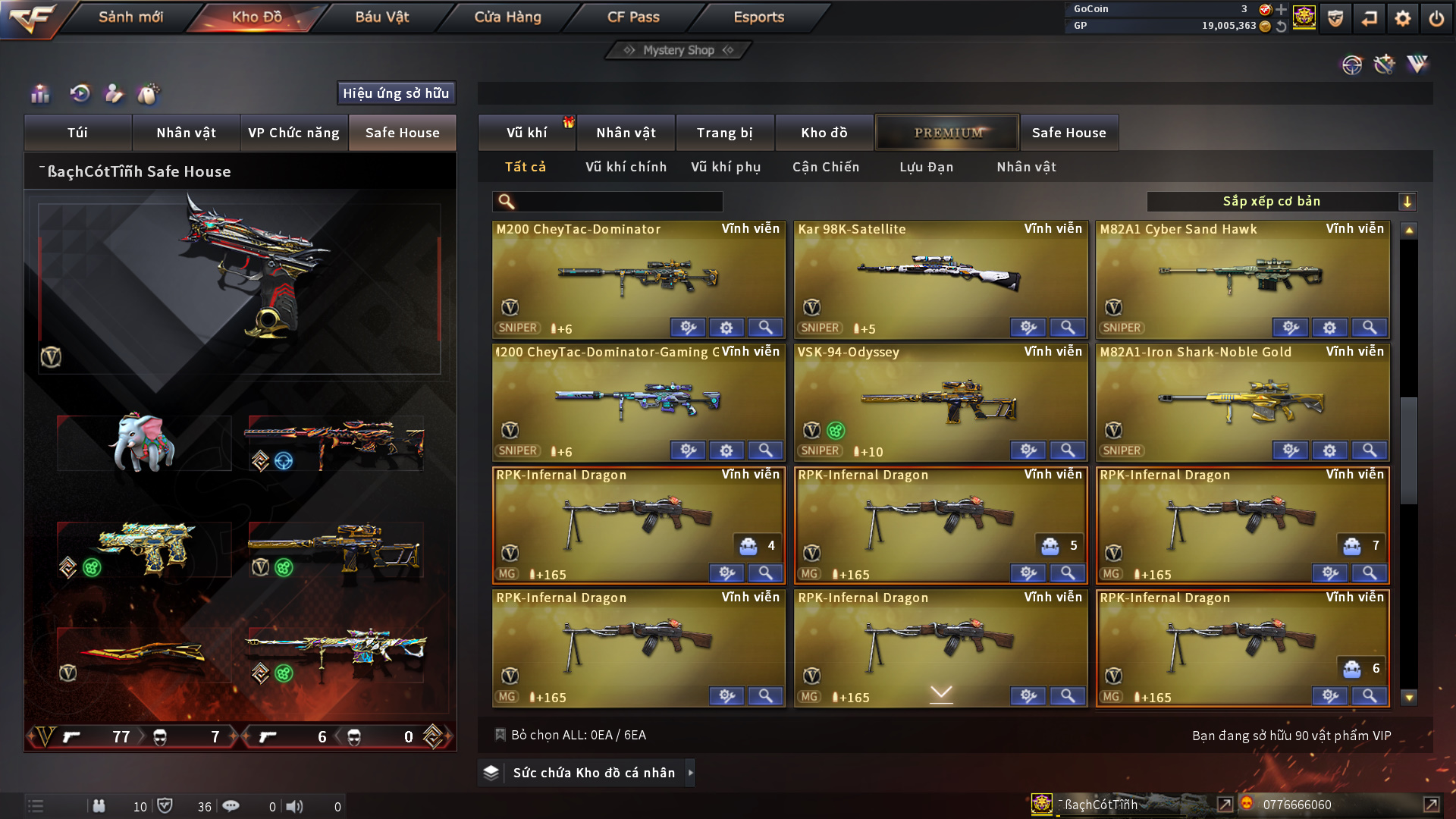Expand Sức chứa Kho đồ cá nhân

[593, 773]
